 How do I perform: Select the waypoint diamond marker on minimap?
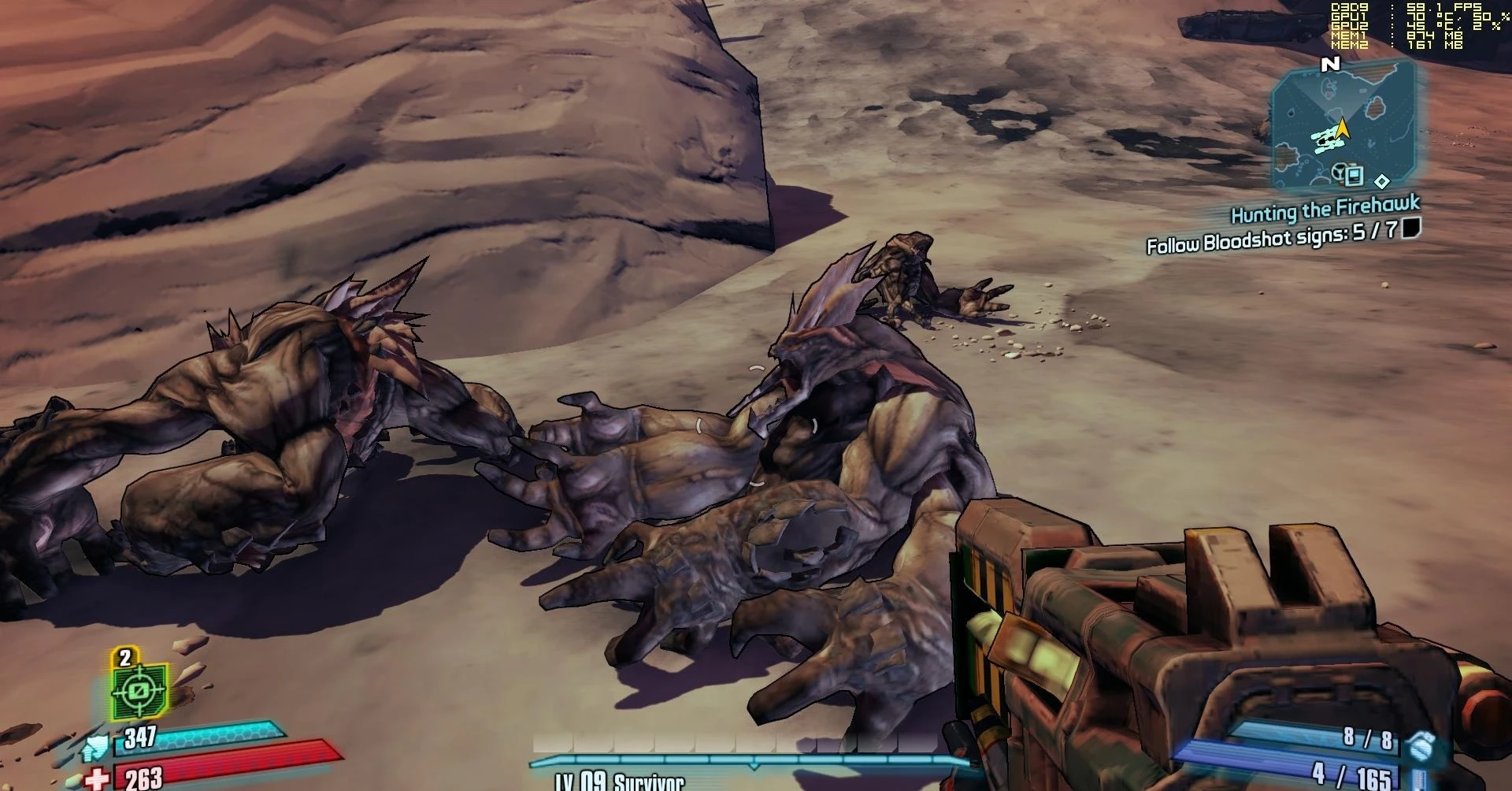point(1382,181)
